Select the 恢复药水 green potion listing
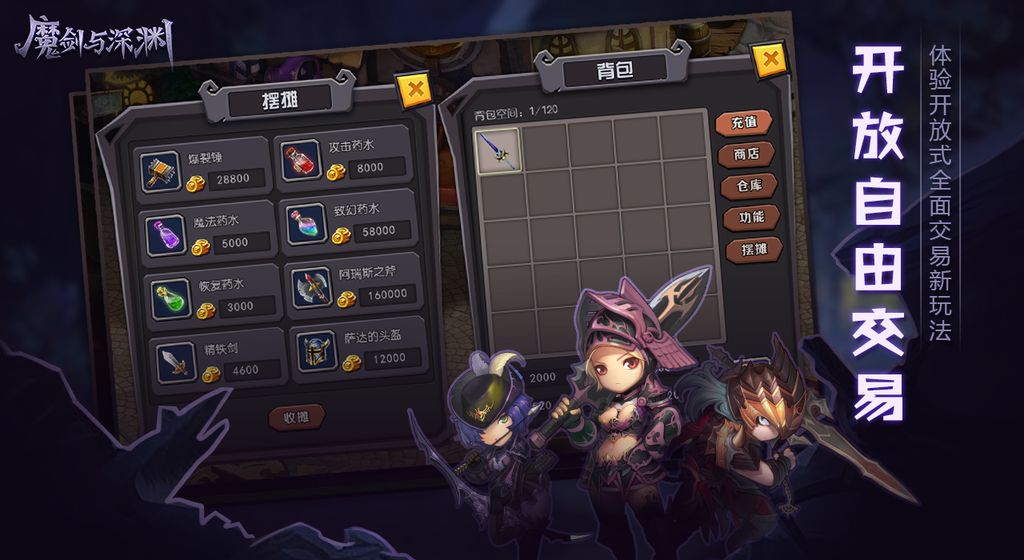Image resolution: width=1024 pixels, height=560 pixels. (x=210, y=295)
